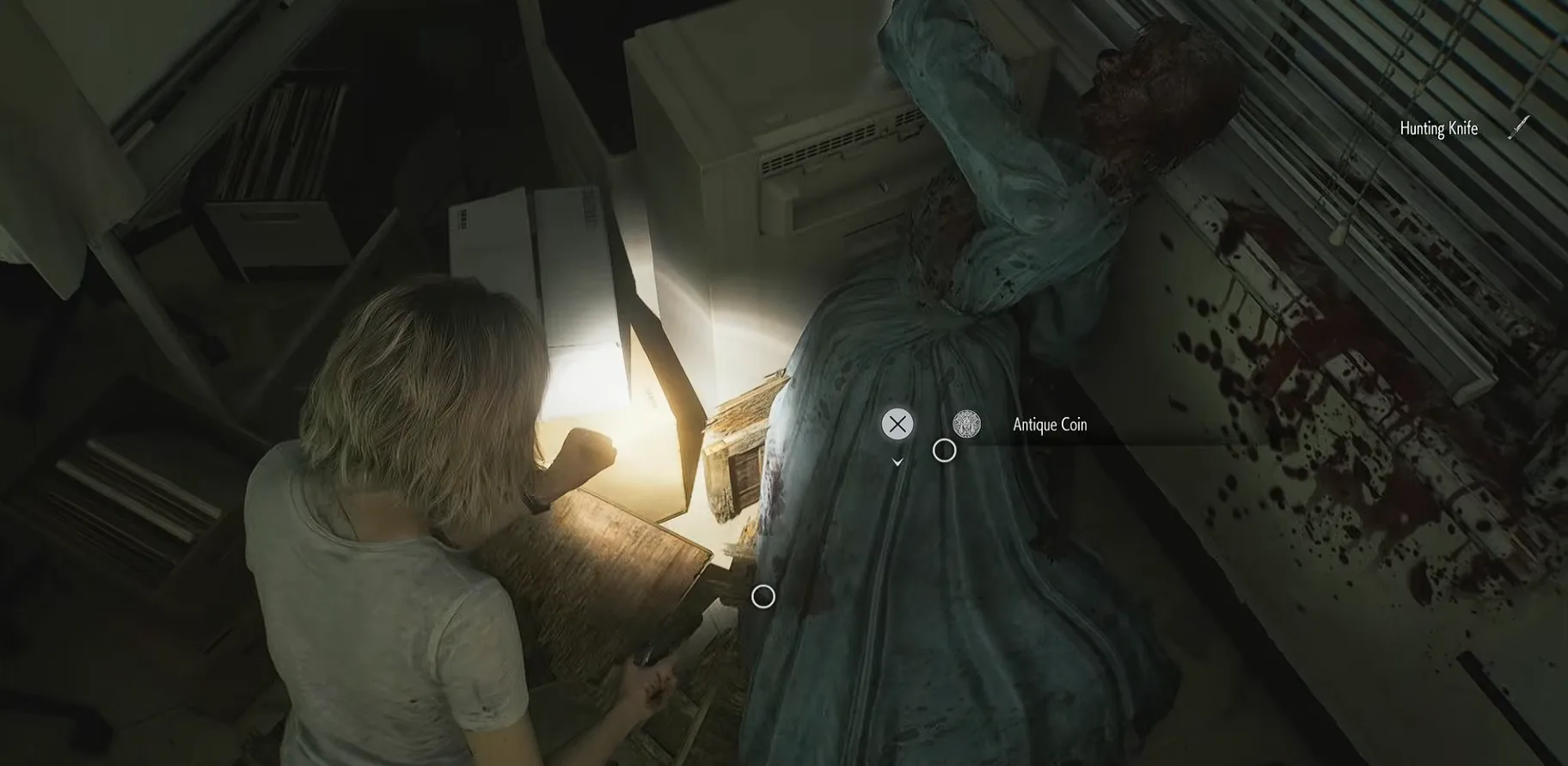The height and width of the screenshot is (766, 1568).
Task: Select the Antique Coin pickup icon
Action: coord(966,424)
